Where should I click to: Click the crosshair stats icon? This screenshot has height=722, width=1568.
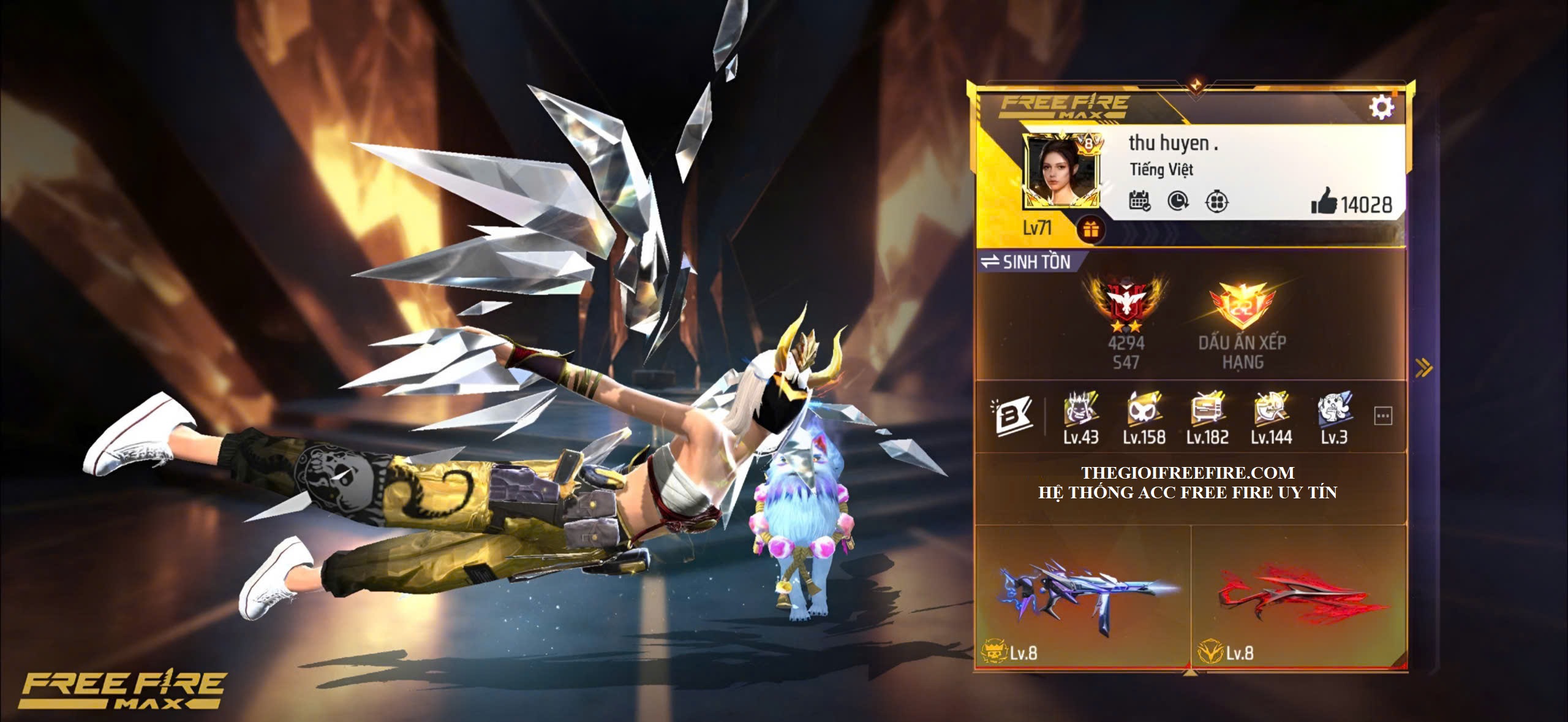1216,201
